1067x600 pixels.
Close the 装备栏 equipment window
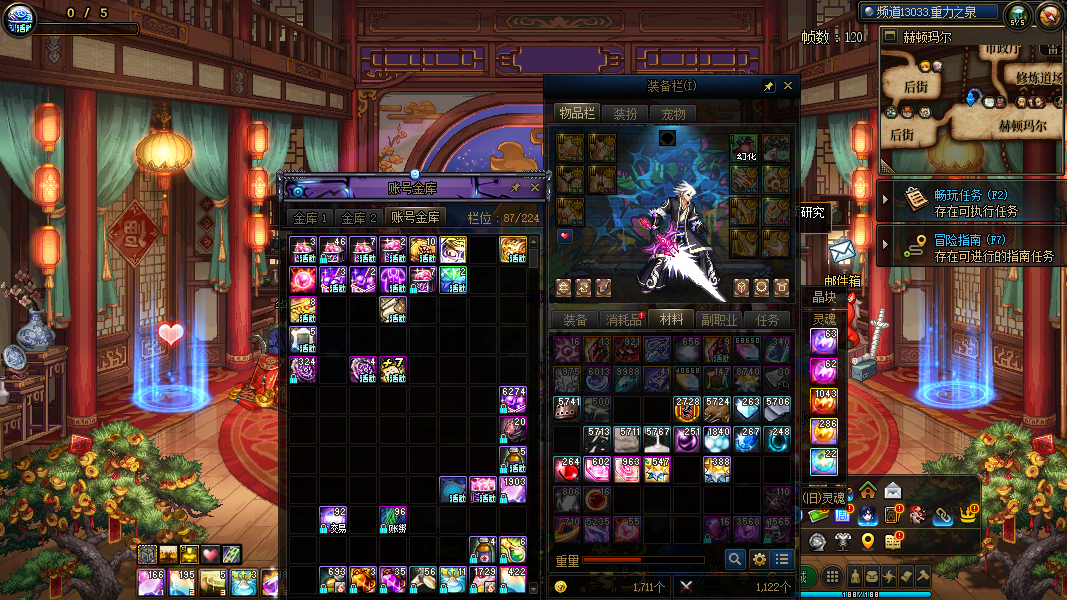pyautogui.click(x=788, y=87)
